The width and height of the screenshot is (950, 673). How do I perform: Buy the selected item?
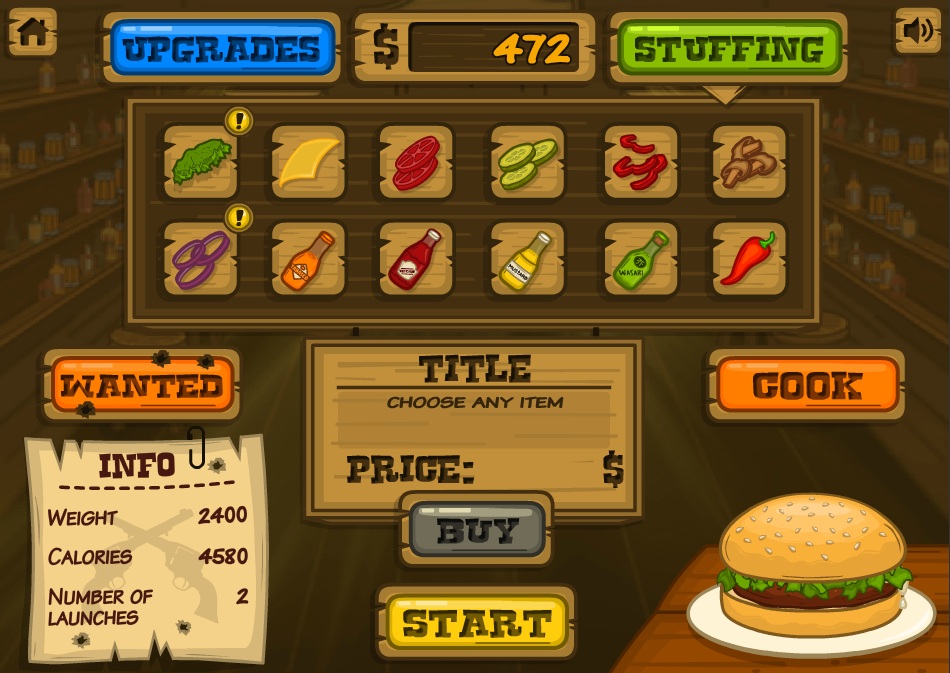(477, 529)
